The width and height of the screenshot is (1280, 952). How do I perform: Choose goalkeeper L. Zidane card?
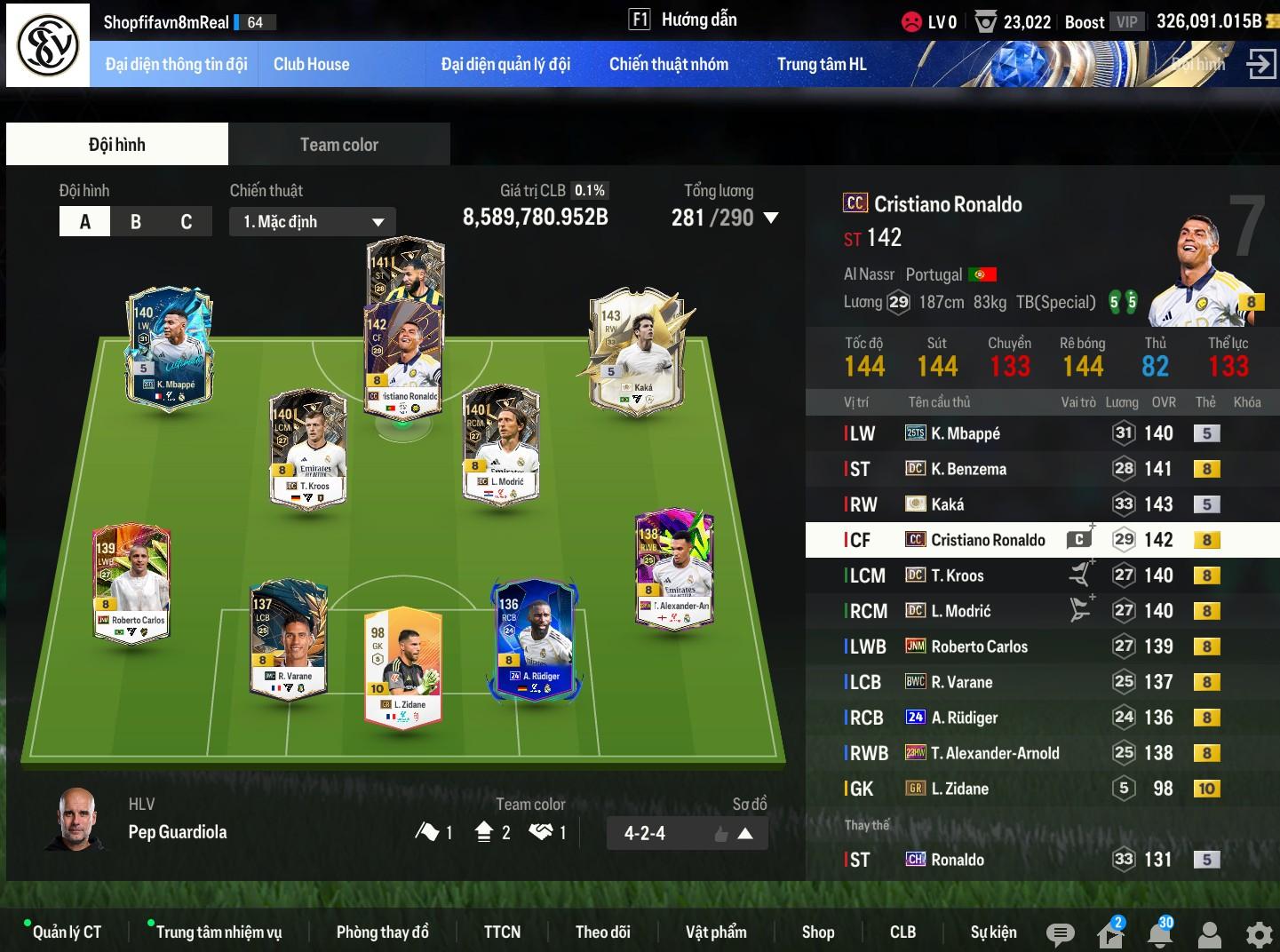(402, 666)
